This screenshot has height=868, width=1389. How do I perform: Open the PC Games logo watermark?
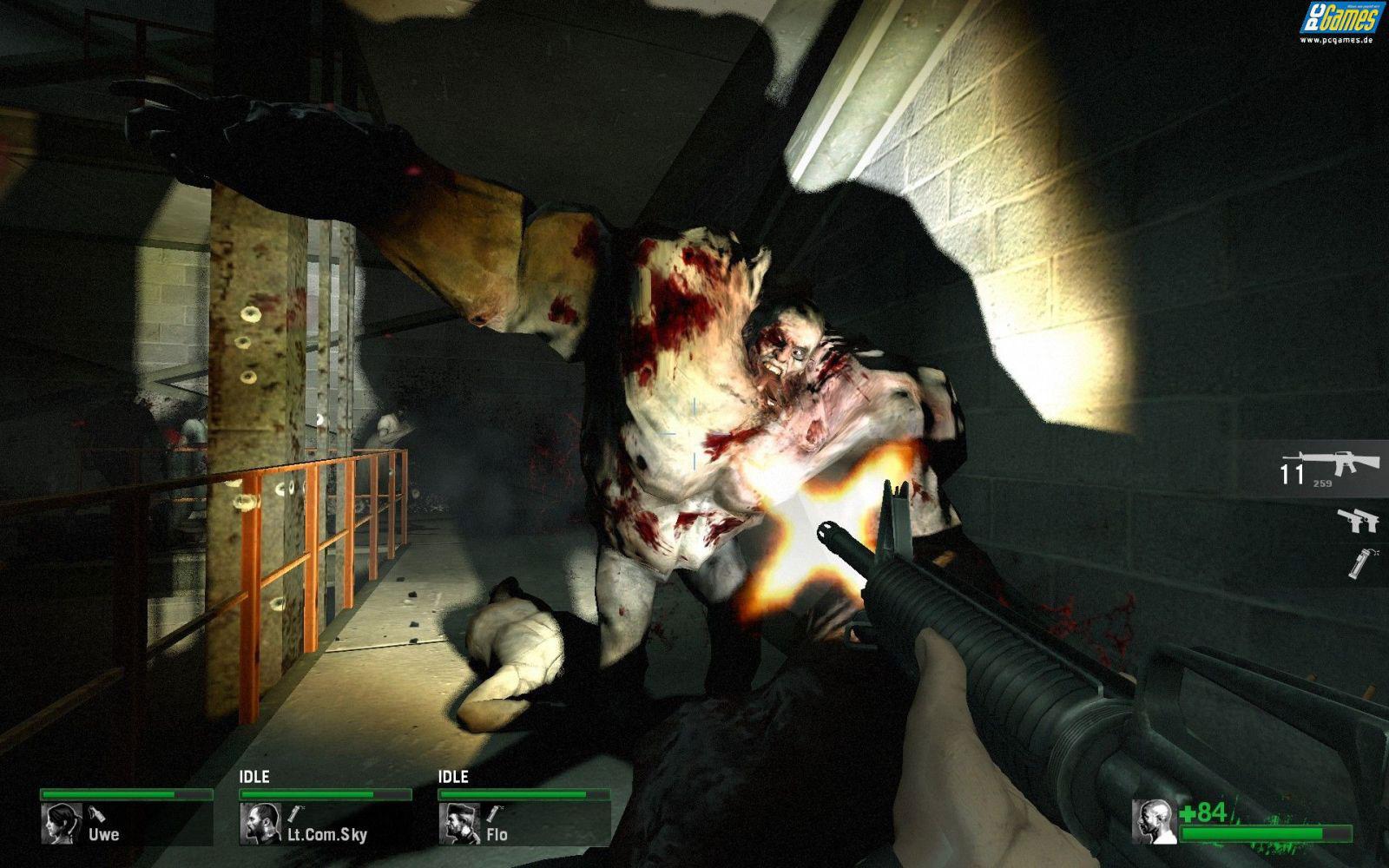[x=1340, y=21]
